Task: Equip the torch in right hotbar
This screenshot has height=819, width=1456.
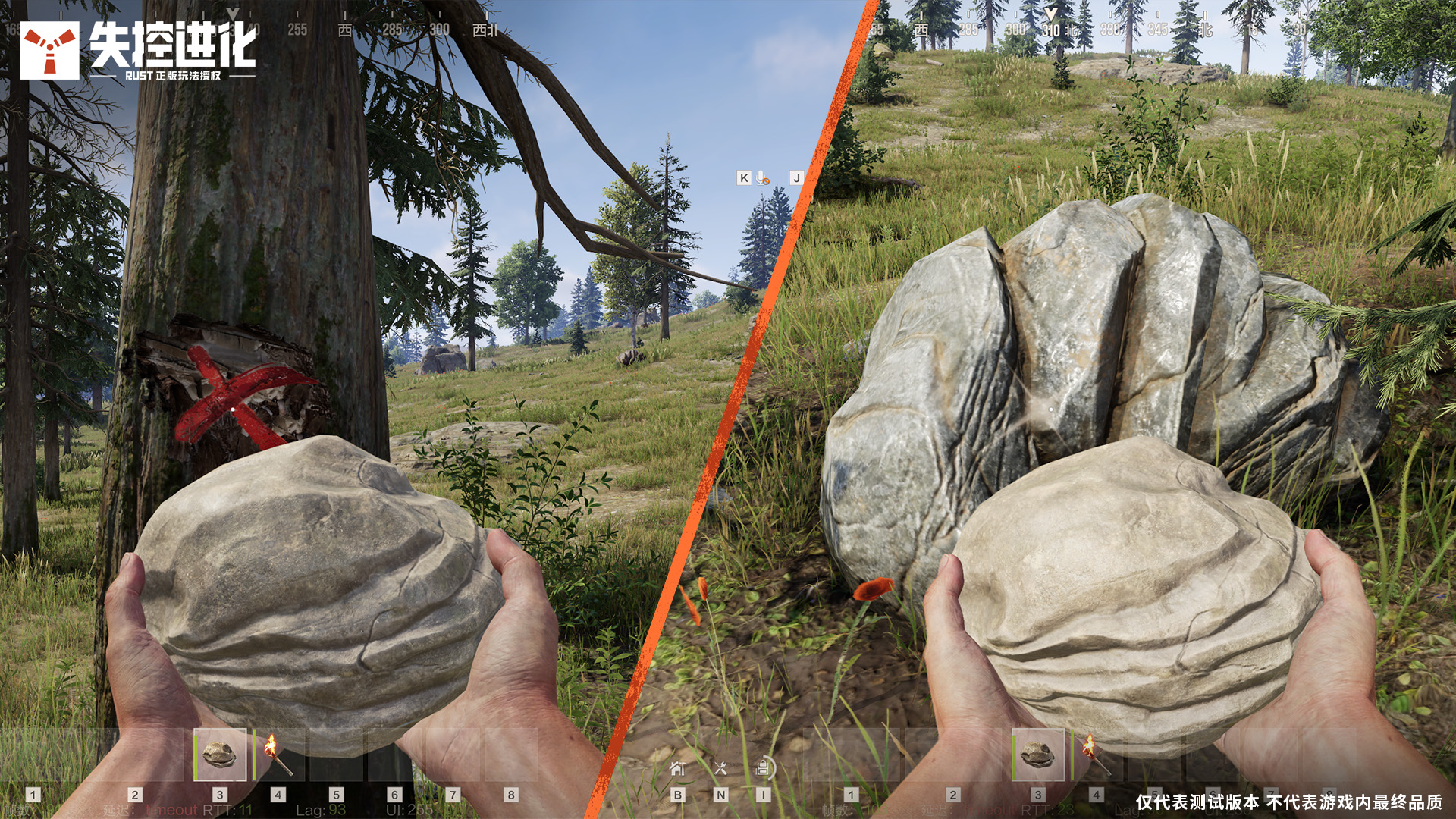Action: pyautogui.click(x=1096, y=755)
